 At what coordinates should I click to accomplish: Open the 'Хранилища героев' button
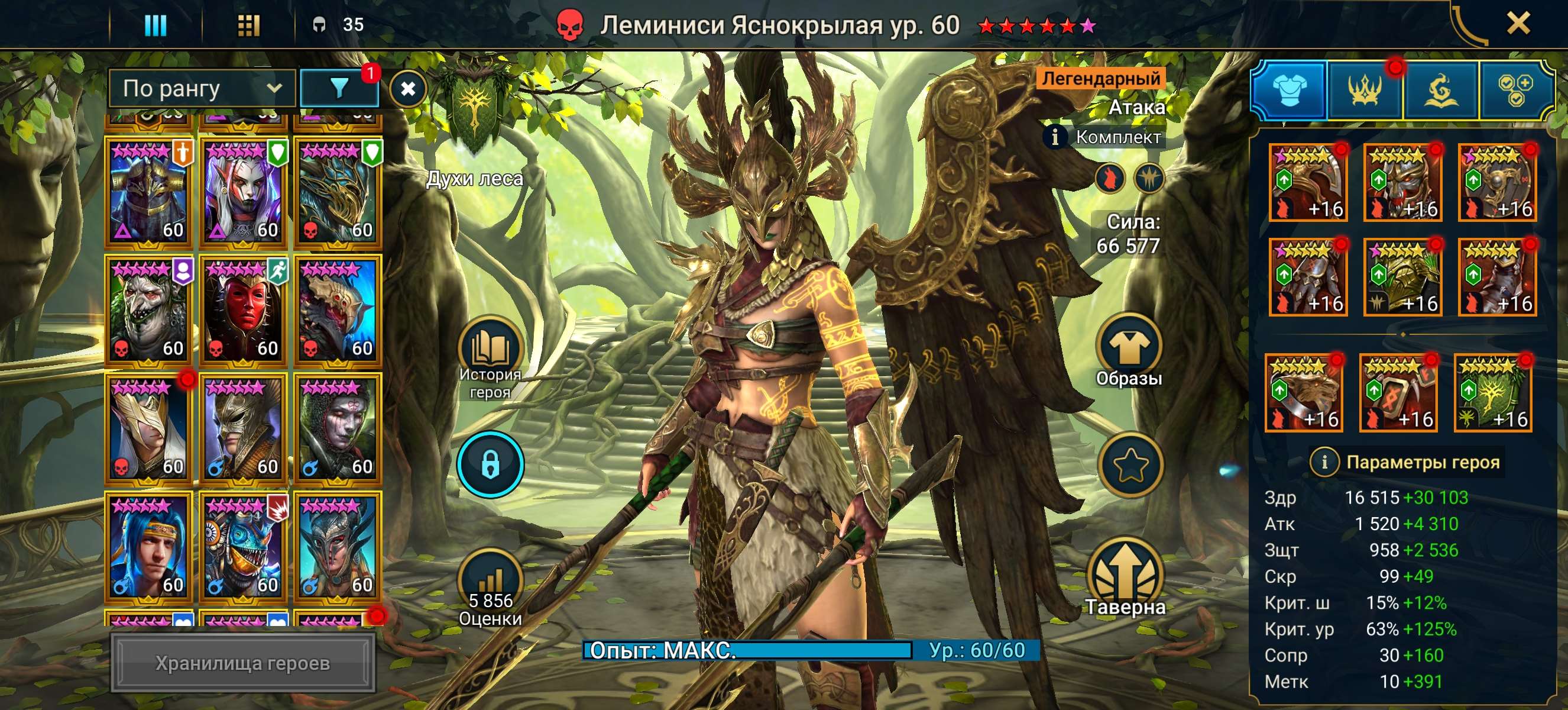click(x=242, y=663)
